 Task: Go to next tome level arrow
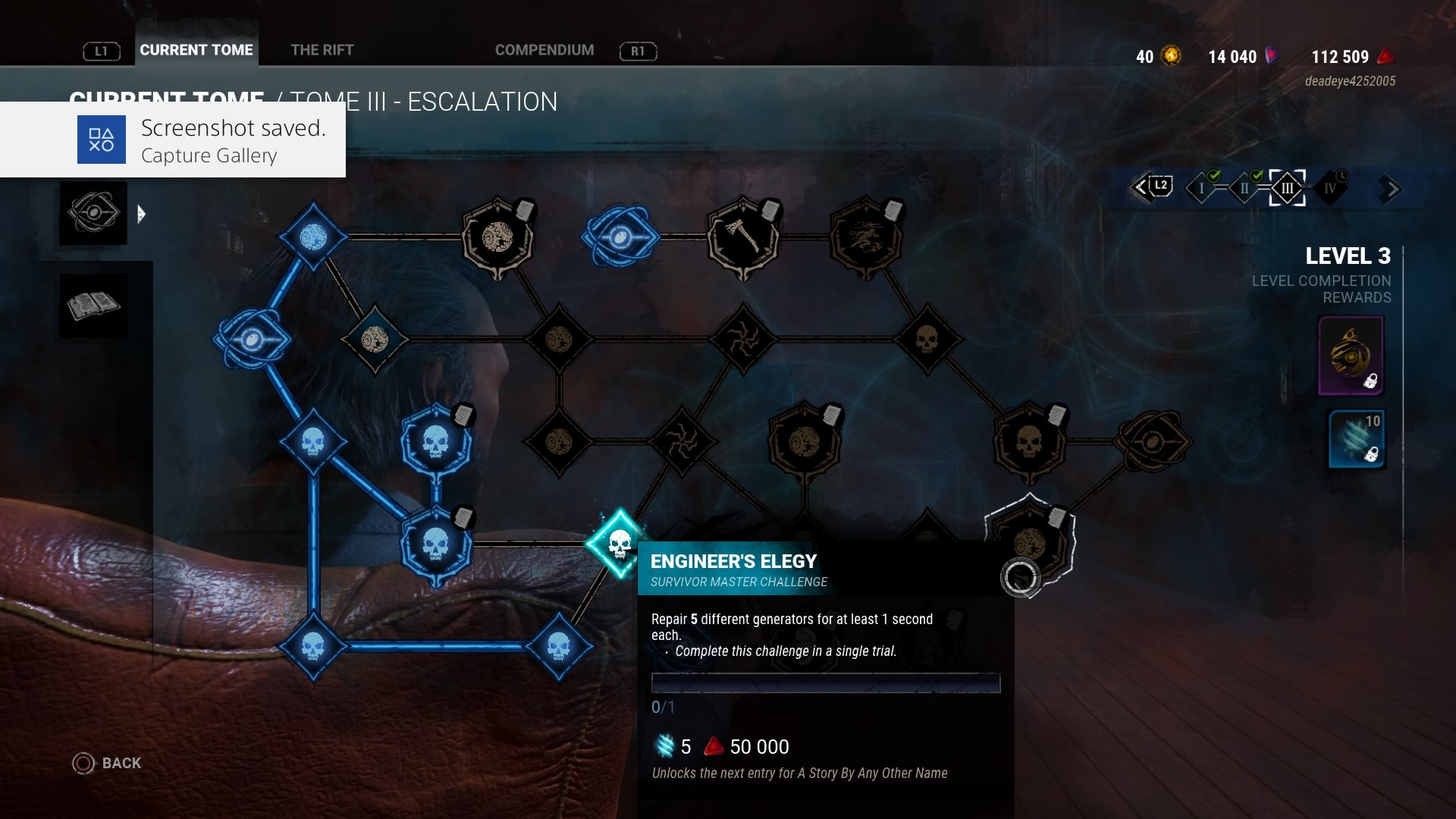pyautogui.click(x=1390, y=189)
